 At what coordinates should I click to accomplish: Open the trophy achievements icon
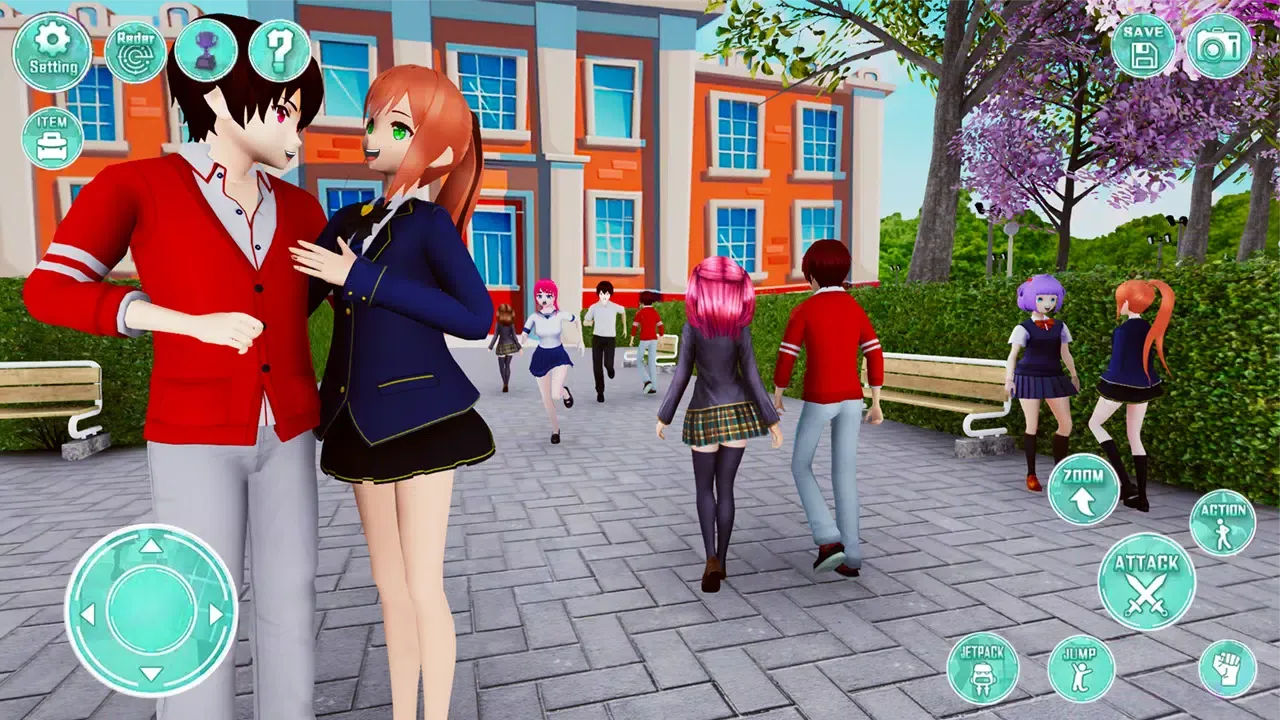click(x=206, y=50)
